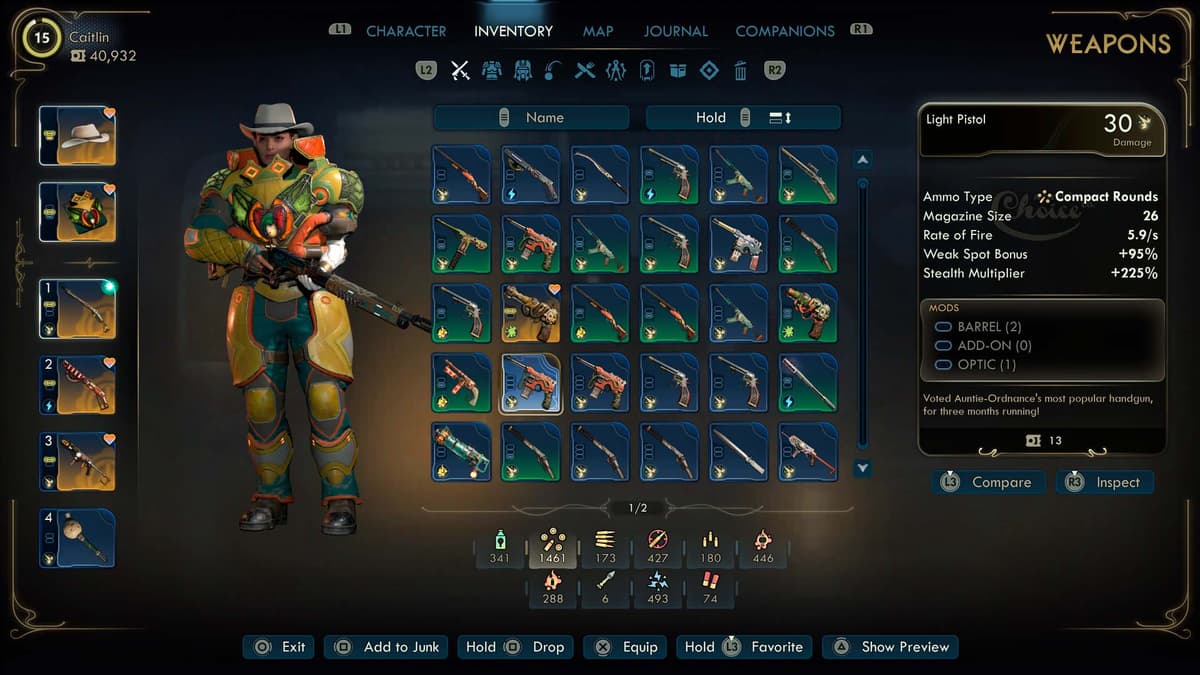
Task: Equip the selected weapon
Action: (627, 647)
